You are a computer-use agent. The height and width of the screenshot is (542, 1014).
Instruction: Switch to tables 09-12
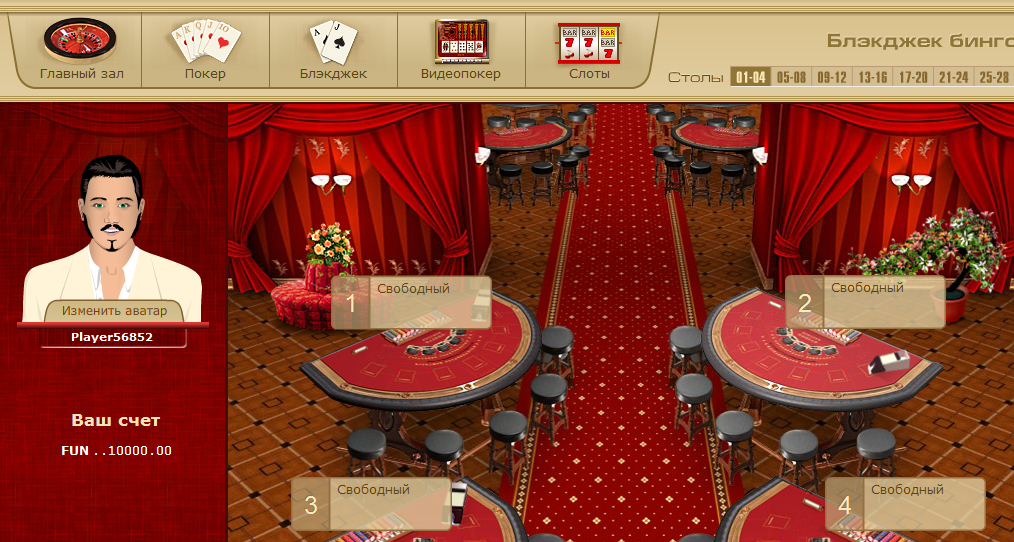point(832,77)
